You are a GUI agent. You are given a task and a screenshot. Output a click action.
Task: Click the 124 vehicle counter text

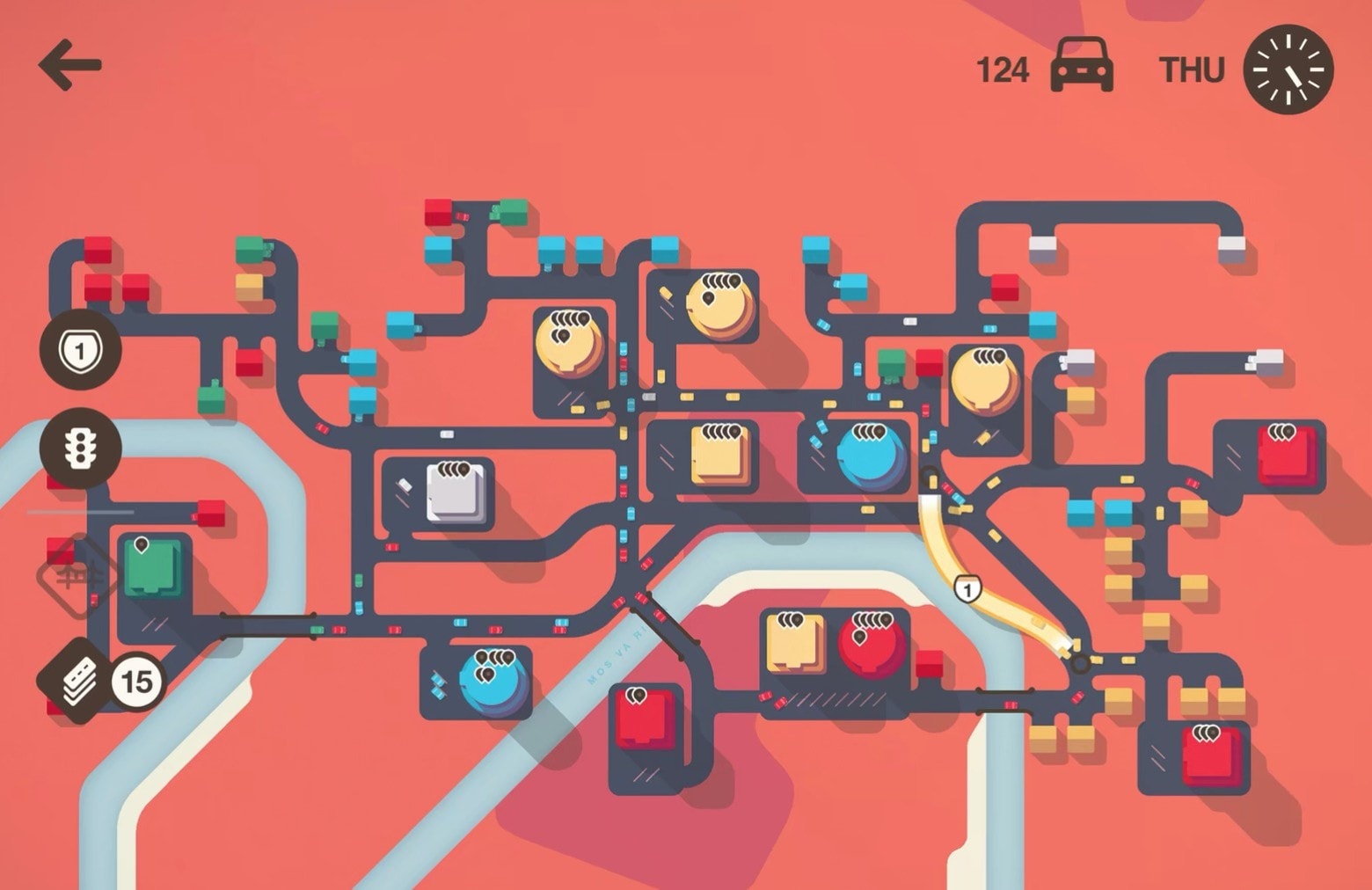pos(1003,68)
